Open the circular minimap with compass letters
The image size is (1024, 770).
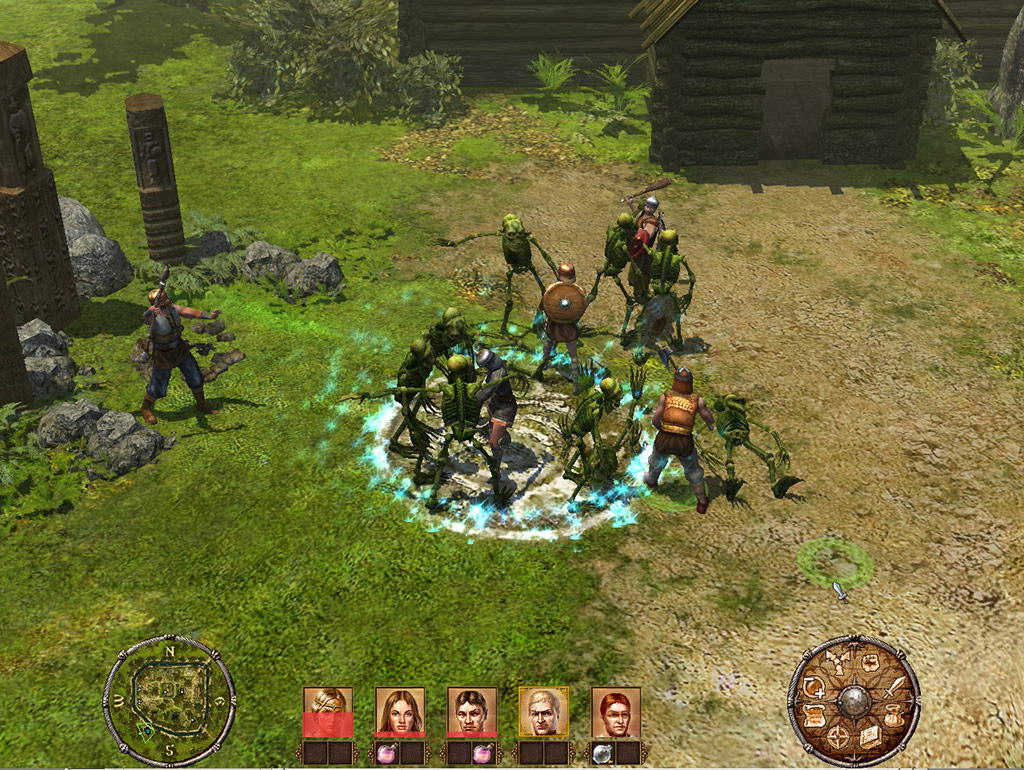169,700
